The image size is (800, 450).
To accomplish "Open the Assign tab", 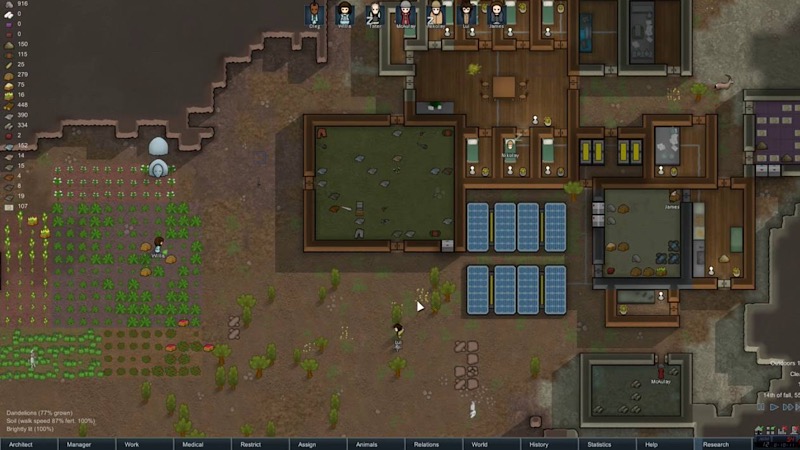I will pos(307,444).
